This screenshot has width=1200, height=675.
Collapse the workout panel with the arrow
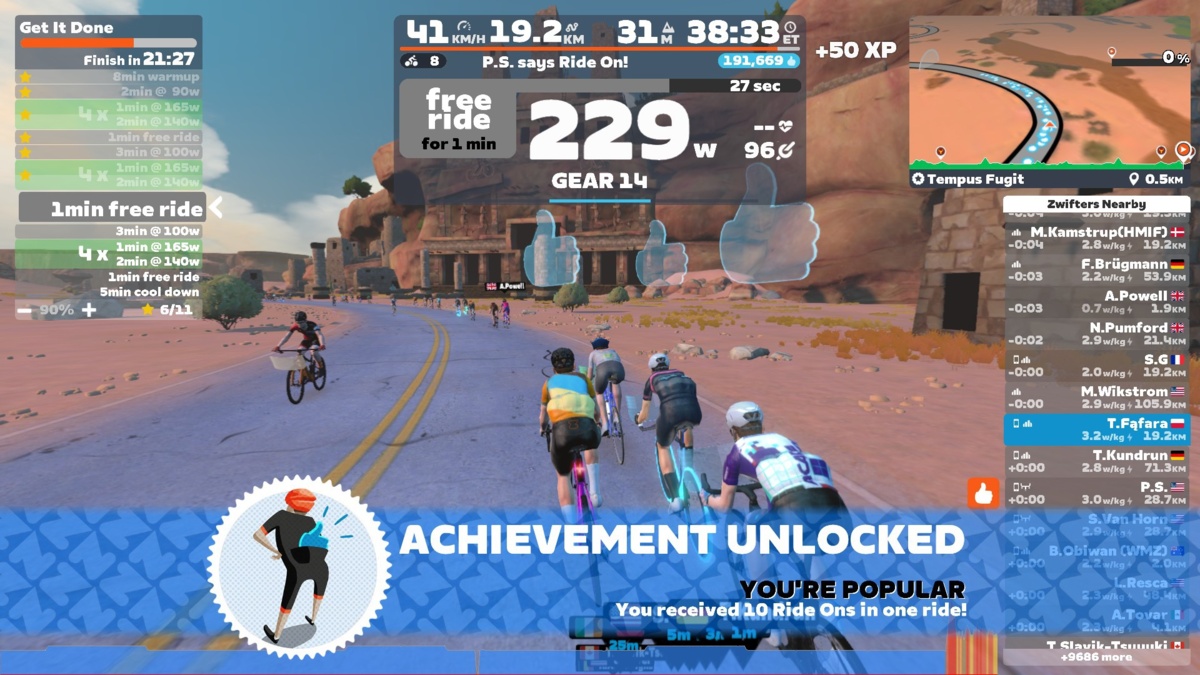click(215, 208)
